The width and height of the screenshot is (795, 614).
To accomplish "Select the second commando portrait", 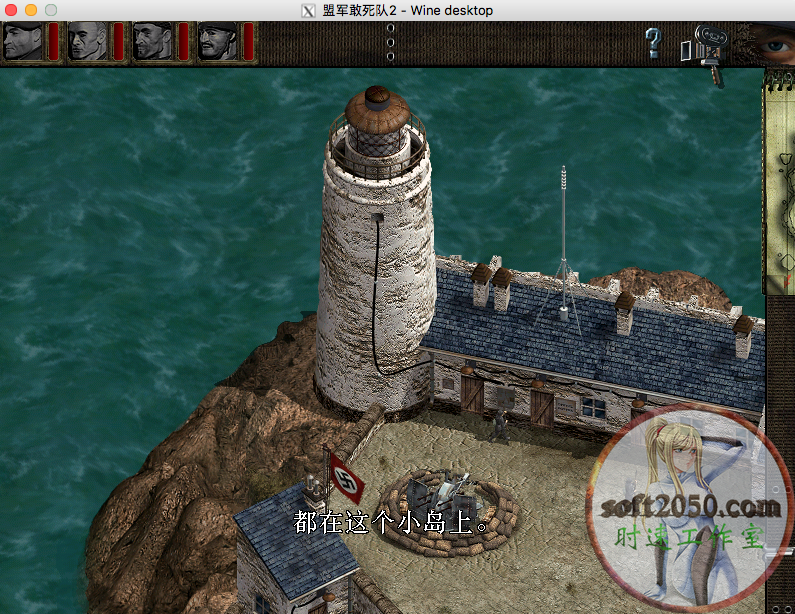I will tap(87, 42).
